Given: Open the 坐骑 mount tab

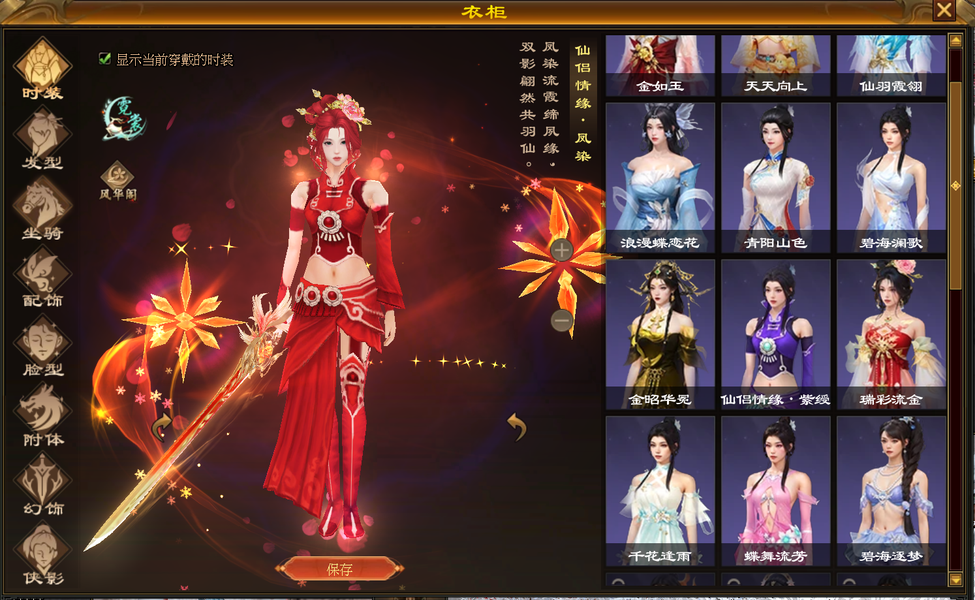Looking at the screenshot, I should click(x=42, y=208).
